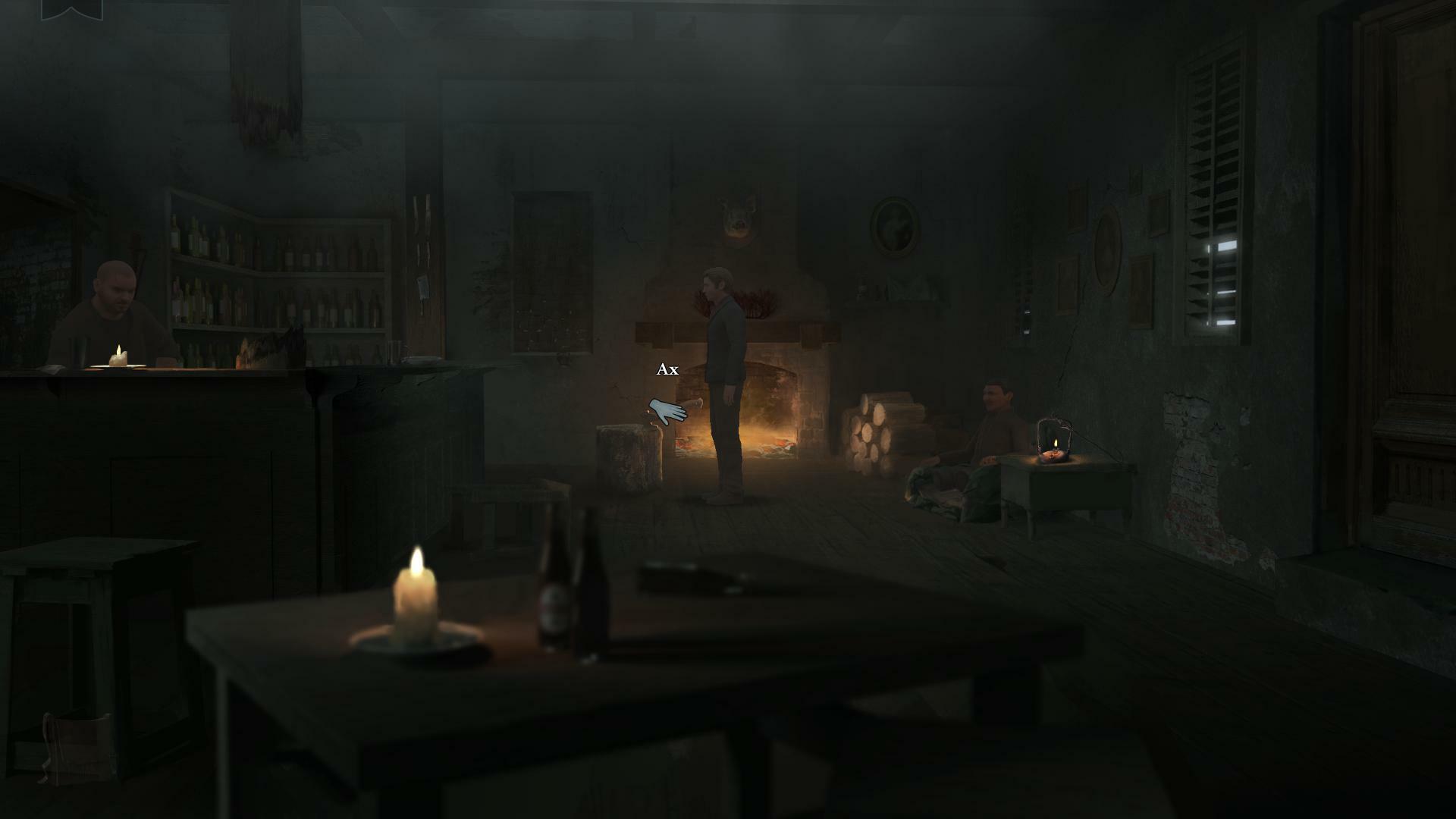
Task: Click the mounted boar head above the fireplace
Action: coord(737,215)
